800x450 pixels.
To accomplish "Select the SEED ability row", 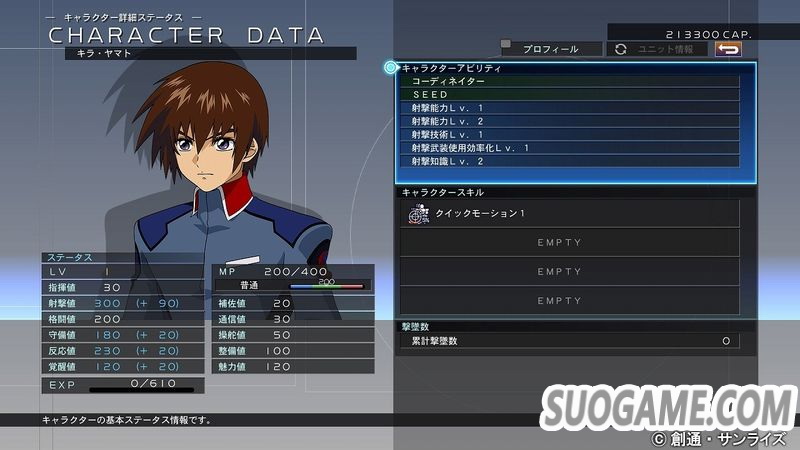I will point(571,94).
